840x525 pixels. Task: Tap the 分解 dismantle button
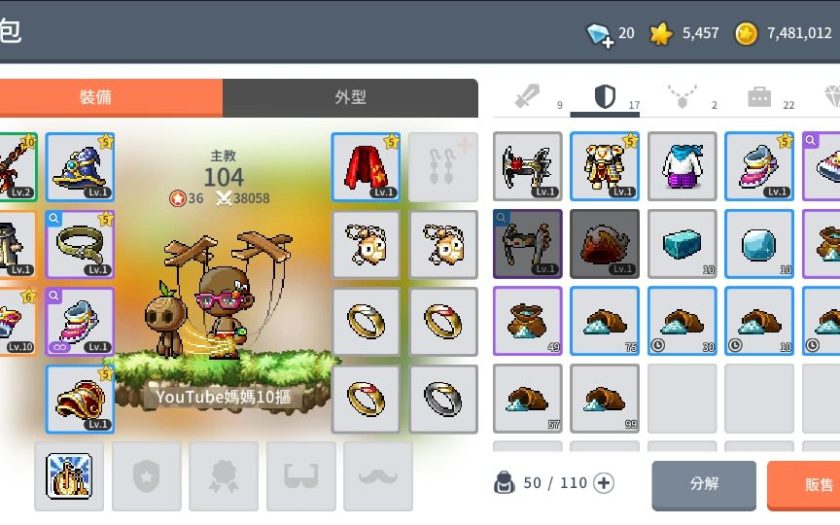(704, 485)
